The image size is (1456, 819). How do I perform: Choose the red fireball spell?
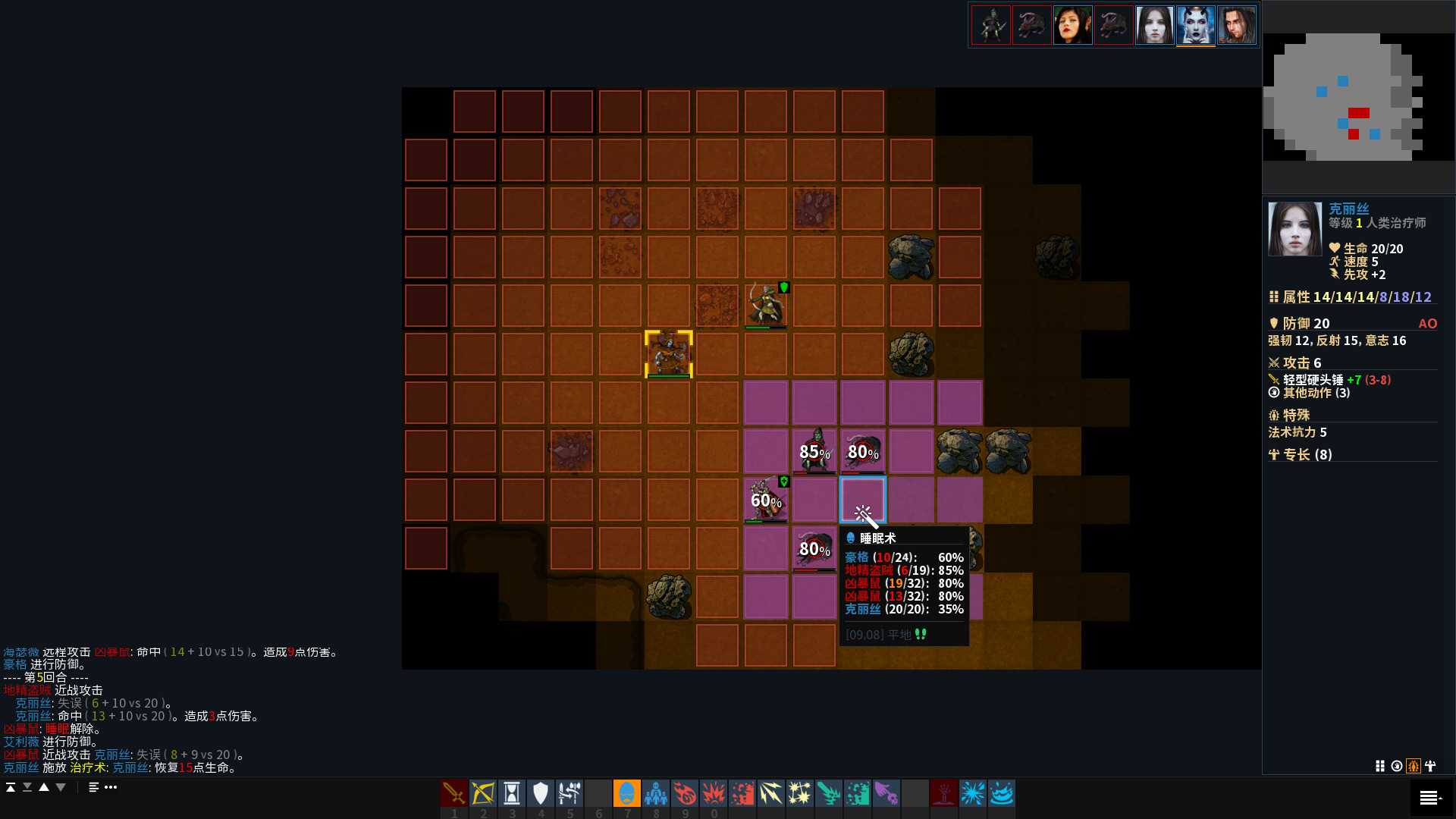(685, 793)
